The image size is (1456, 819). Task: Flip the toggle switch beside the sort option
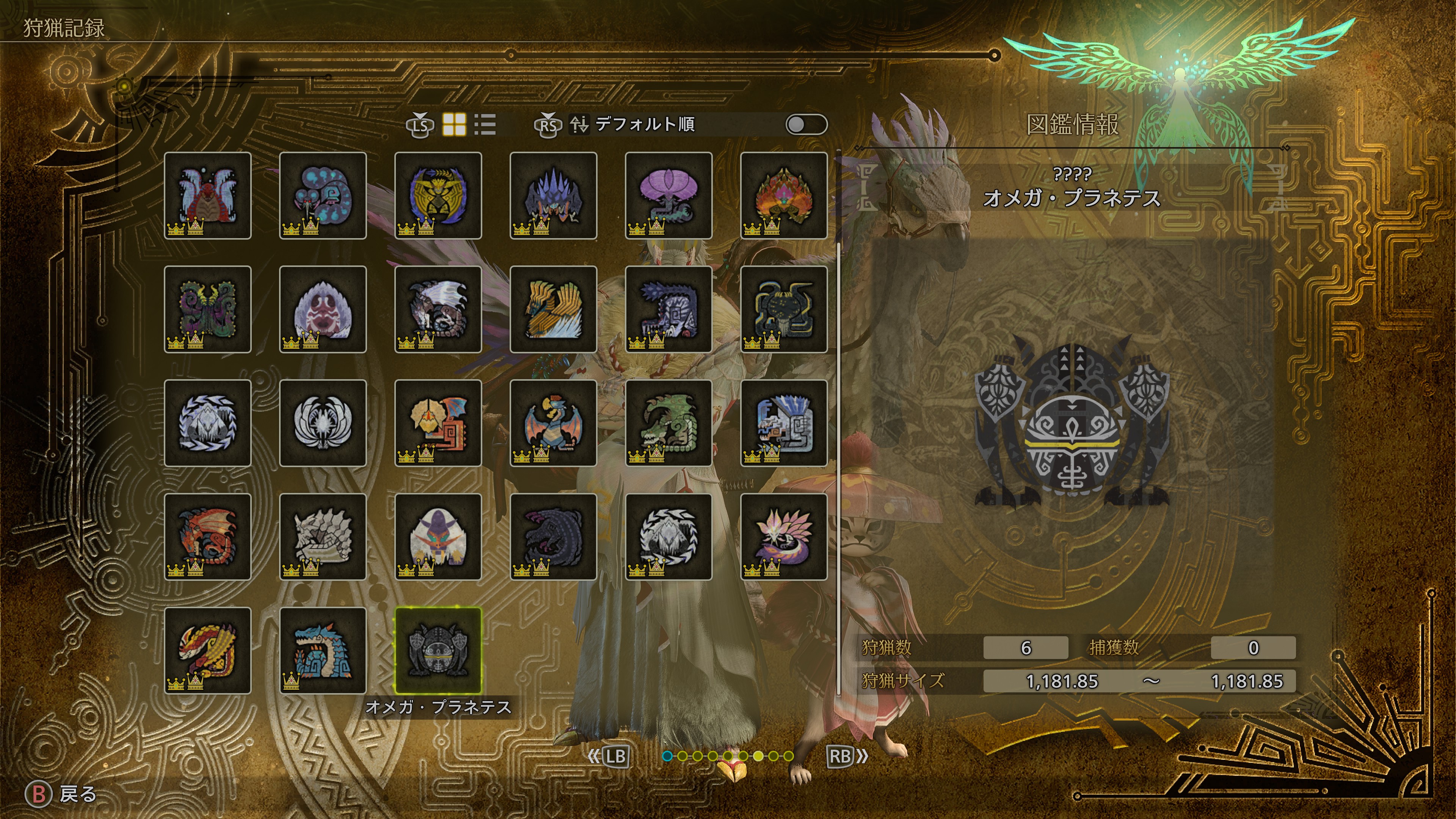pyautogui.click(x=806, y=124)
